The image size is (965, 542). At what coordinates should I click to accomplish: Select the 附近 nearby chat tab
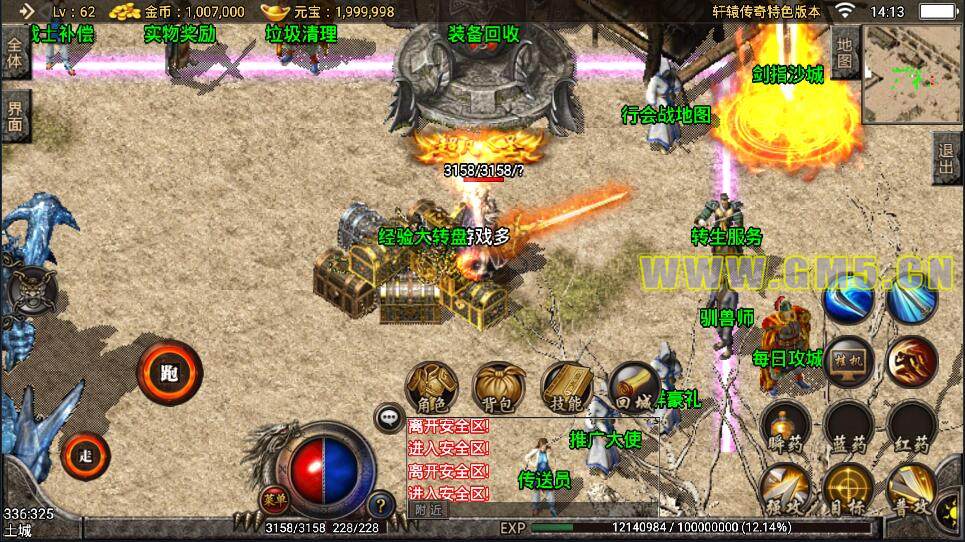click(x=428, y=509)
